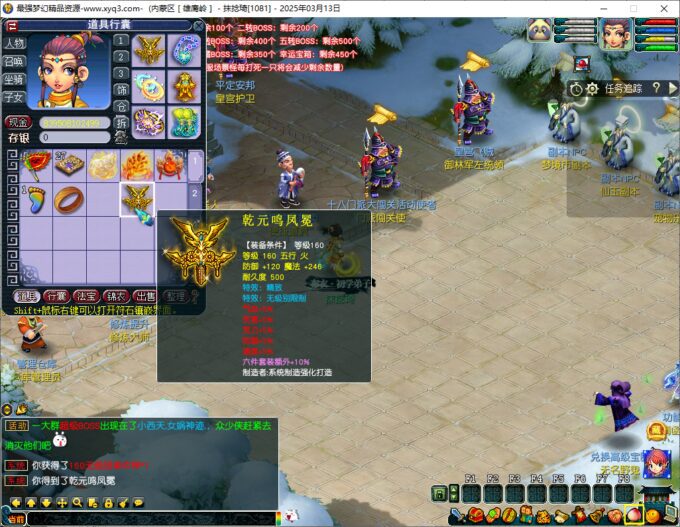The image size is (680, 527).
Task: Select the 坐骑 mount tab
Action: [14, 80]
